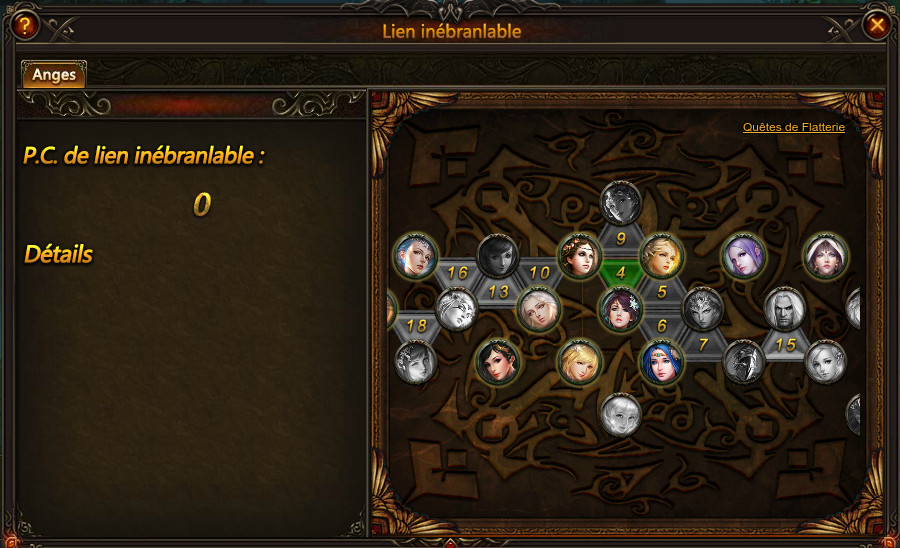Choose the bond triangle numbered 7
This screenshot has width=900, height=548.
click(703, 344)
